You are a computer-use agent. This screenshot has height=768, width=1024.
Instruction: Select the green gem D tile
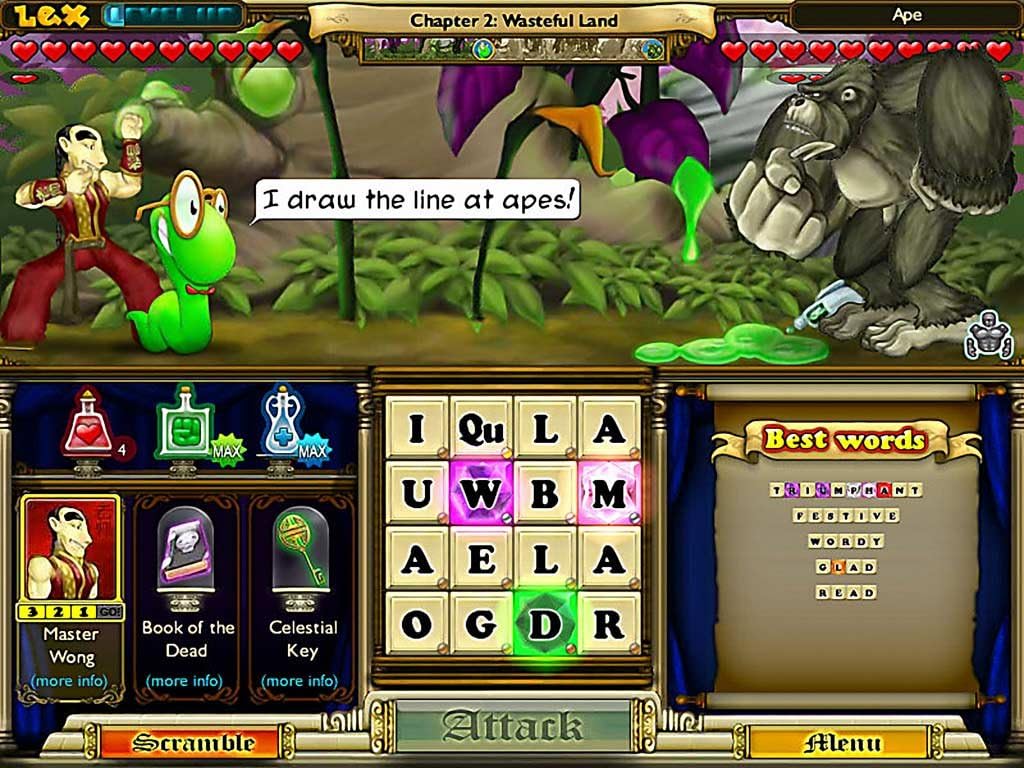(x=545, y=622)
